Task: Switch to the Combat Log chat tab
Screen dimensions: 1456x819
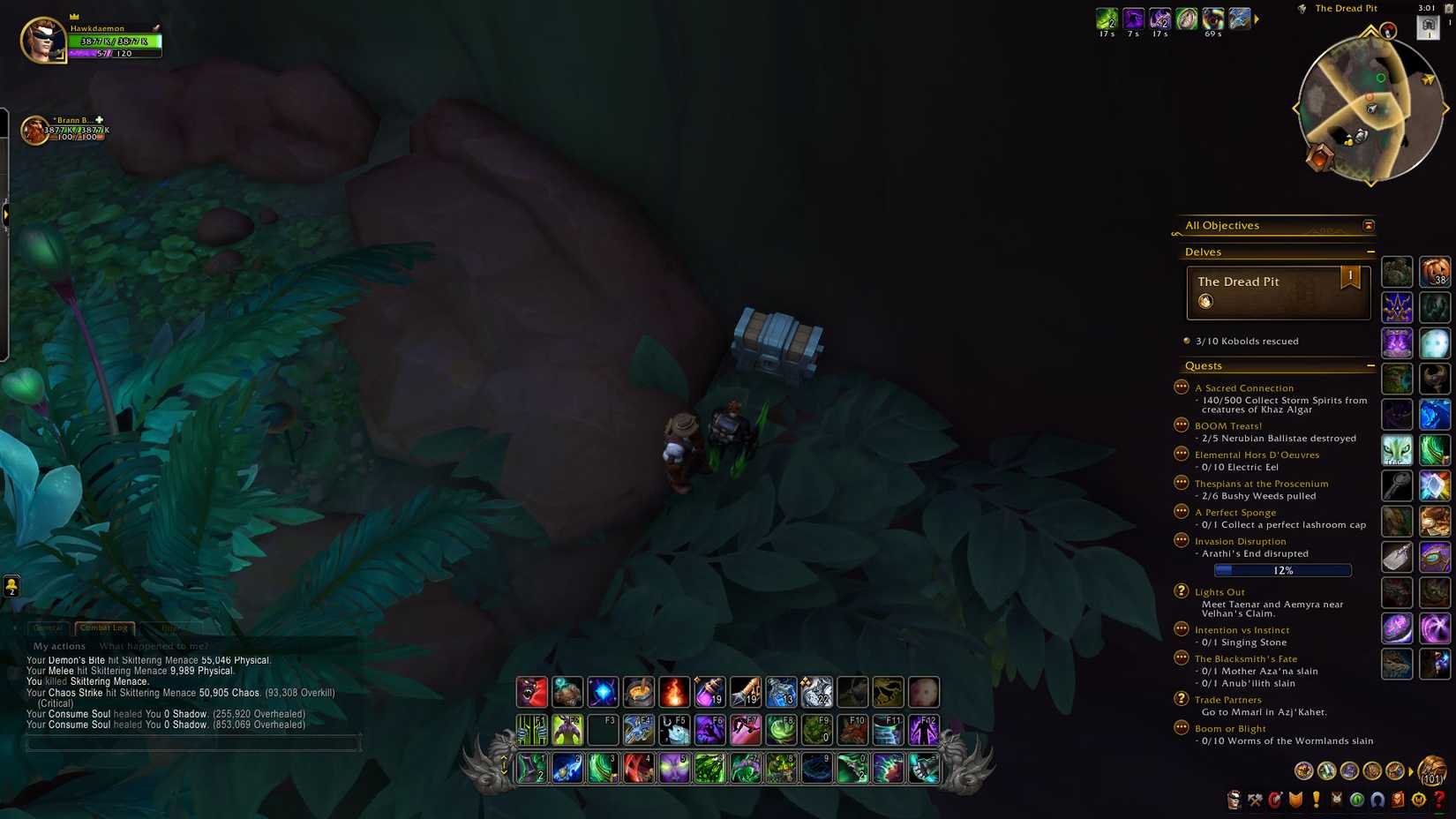Action: (104, 628)
